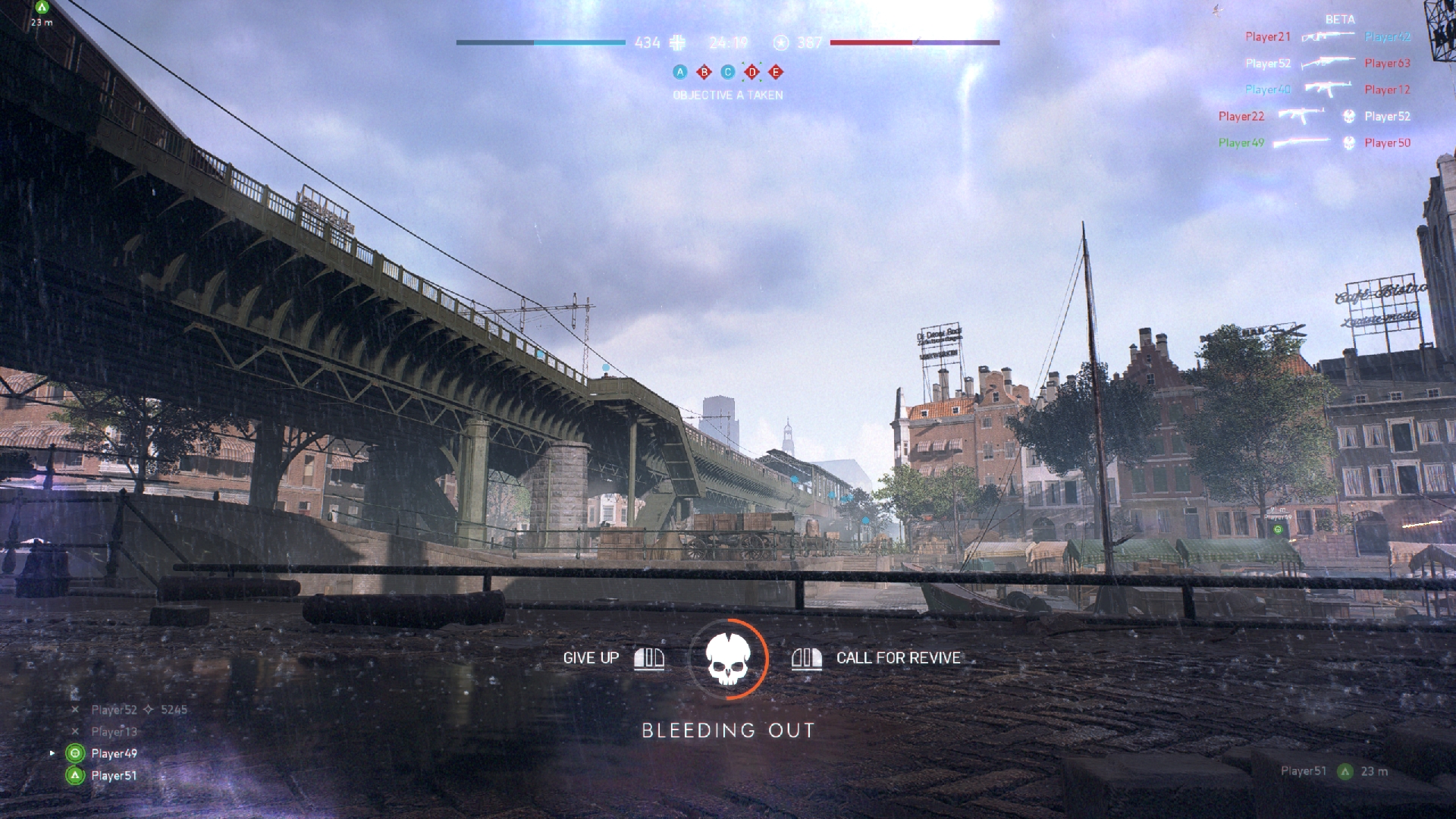
Task: Select objective B capture point marker
Action: click(x=704, y=72)
